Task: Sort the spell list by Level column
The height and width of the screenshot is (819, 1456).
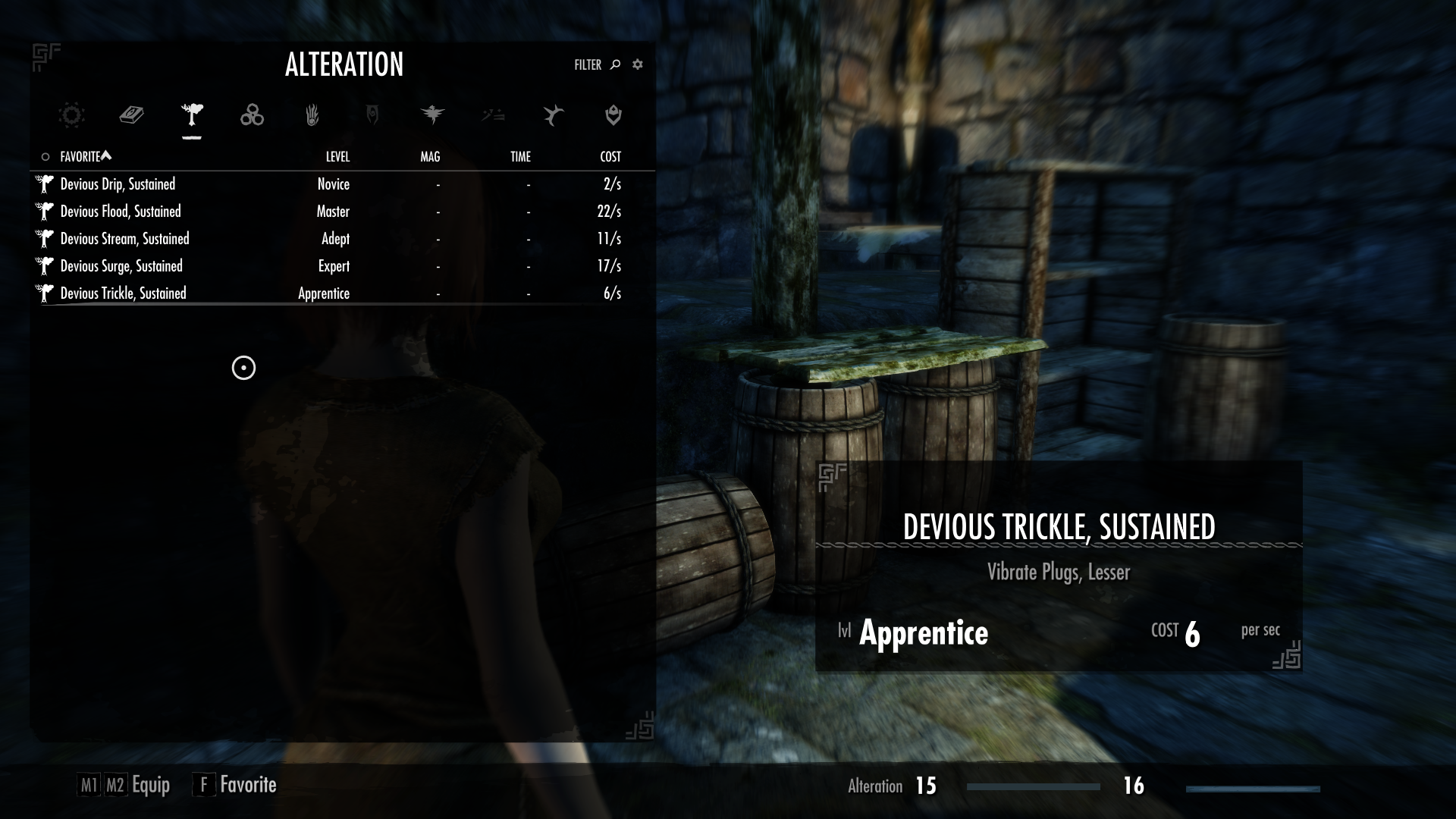Action: [337, 157]
